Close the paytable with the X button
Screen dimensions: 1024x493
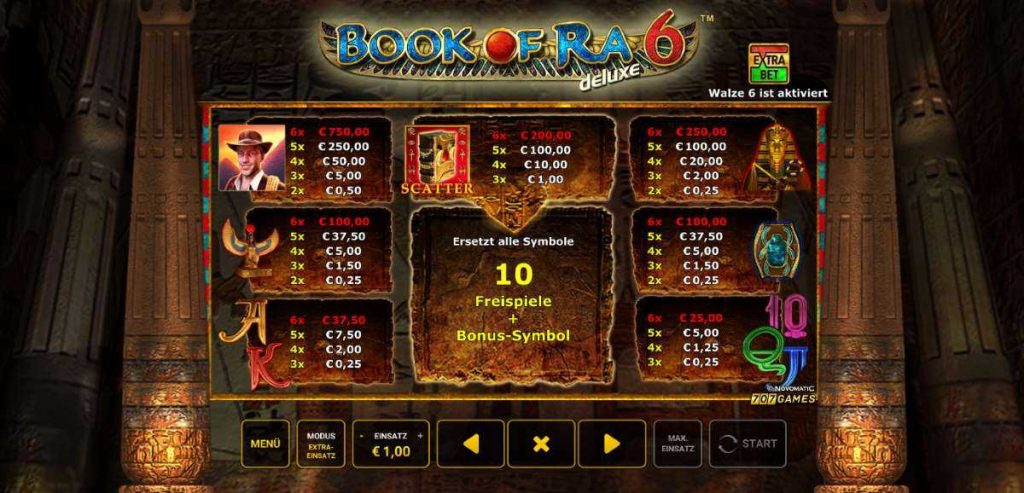point(541,443)
